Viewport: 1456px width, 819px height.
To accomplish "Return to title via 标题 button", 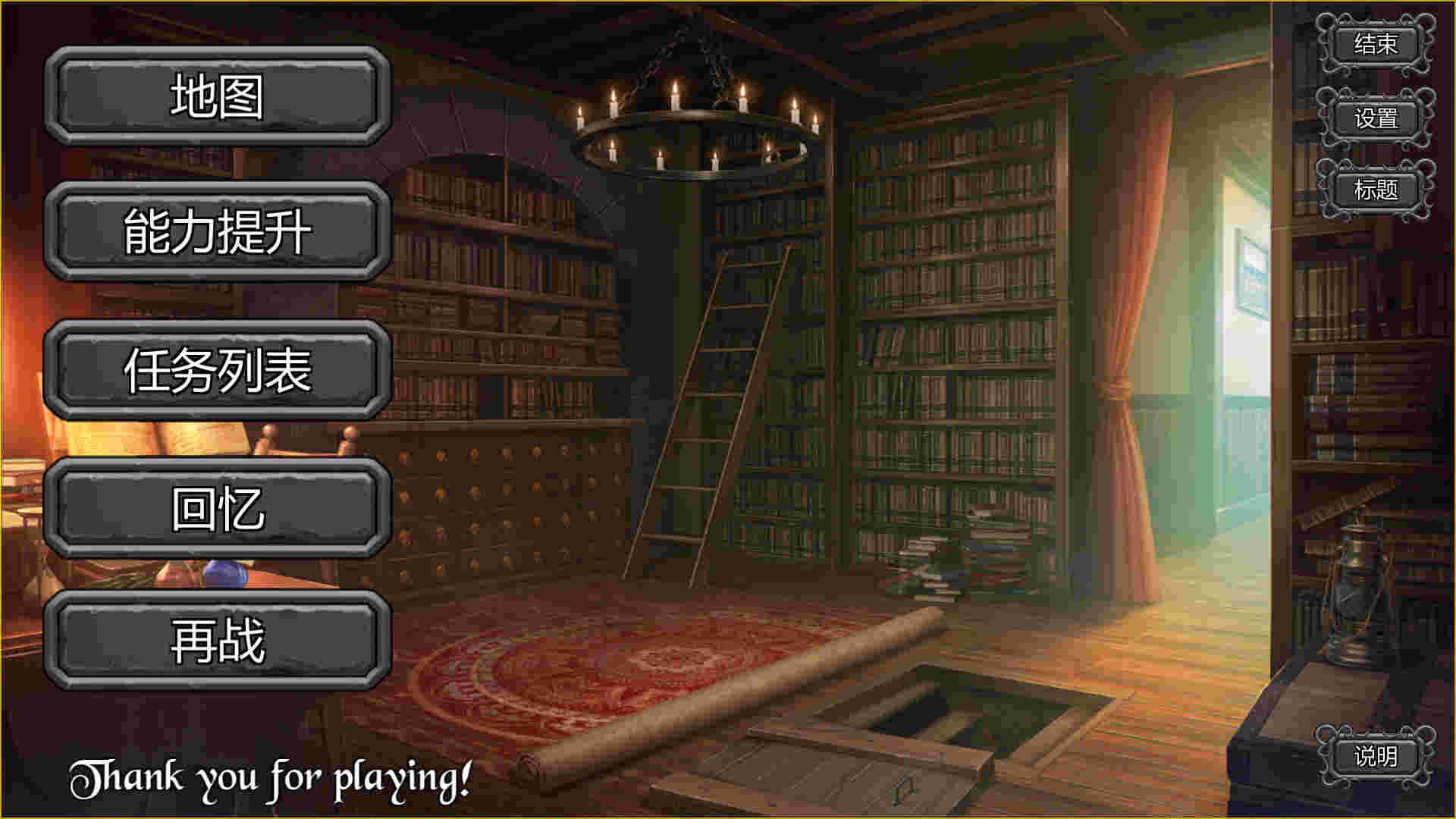I will (1375, 190).
